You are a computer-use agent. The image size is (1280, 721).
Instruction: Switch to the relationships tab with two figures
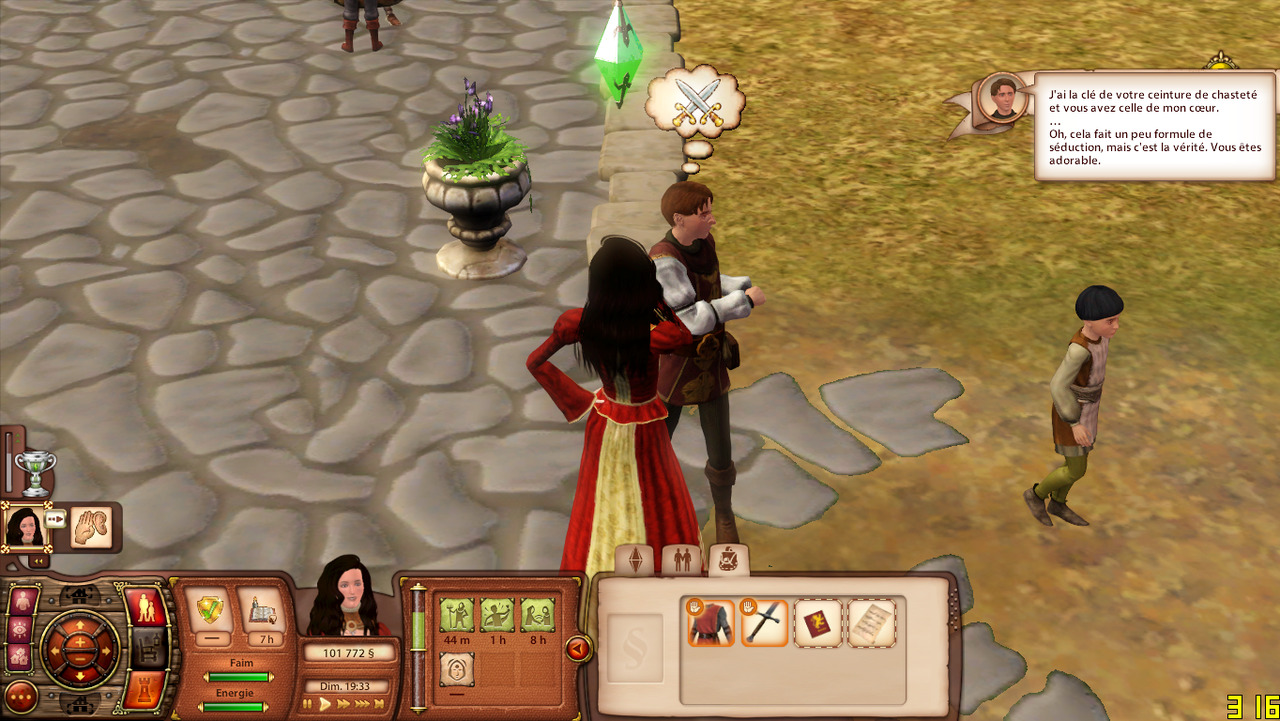pyautogui.click(x=682, y=561)
